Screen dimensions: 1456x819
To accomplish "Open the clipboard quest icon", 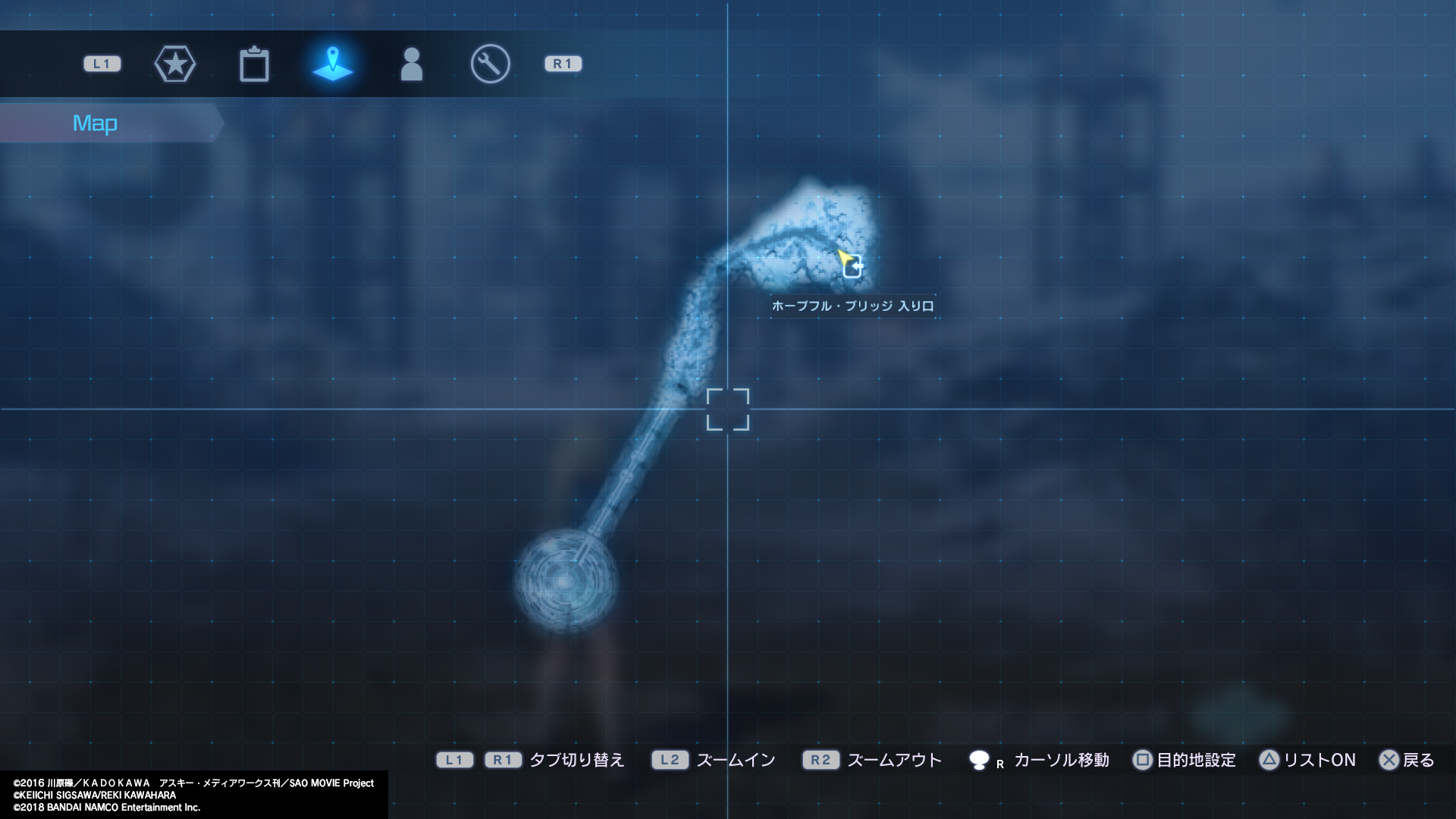I will tap(255, 64).
